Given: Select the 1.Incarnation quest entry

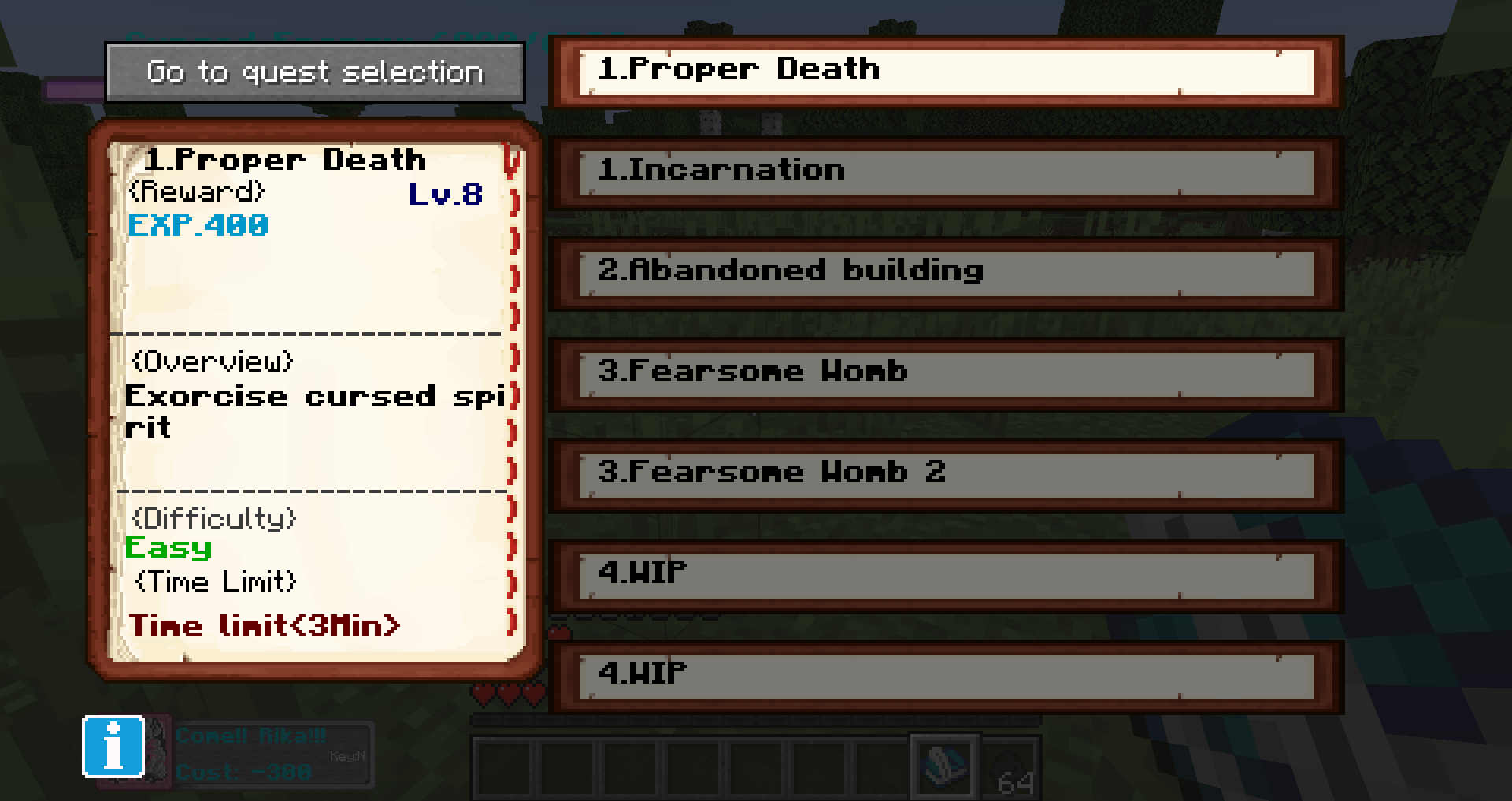Looking at the screenshot, I should coord(945,170).
